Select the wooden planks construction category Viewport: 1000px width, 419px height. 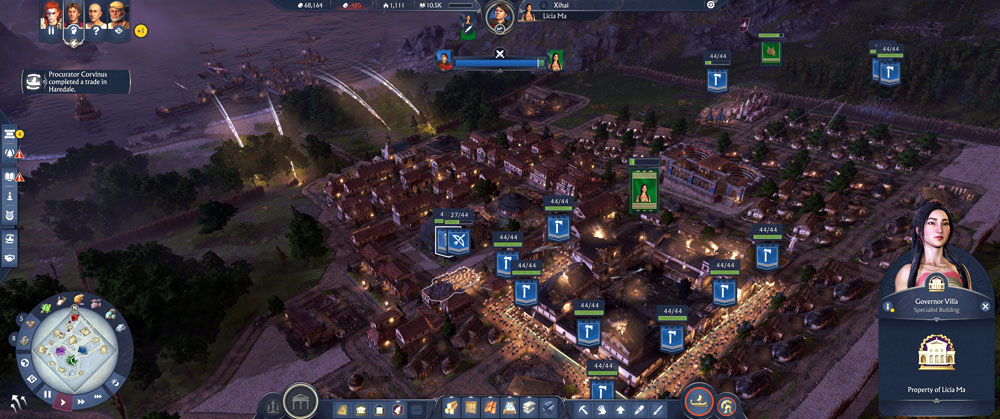450,407
